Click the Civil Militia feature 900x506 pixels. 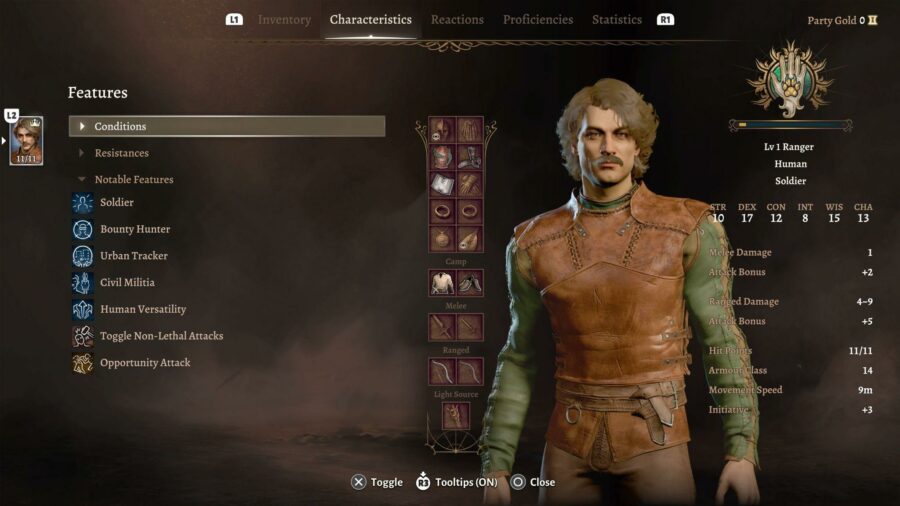click(x=127, y=283)
